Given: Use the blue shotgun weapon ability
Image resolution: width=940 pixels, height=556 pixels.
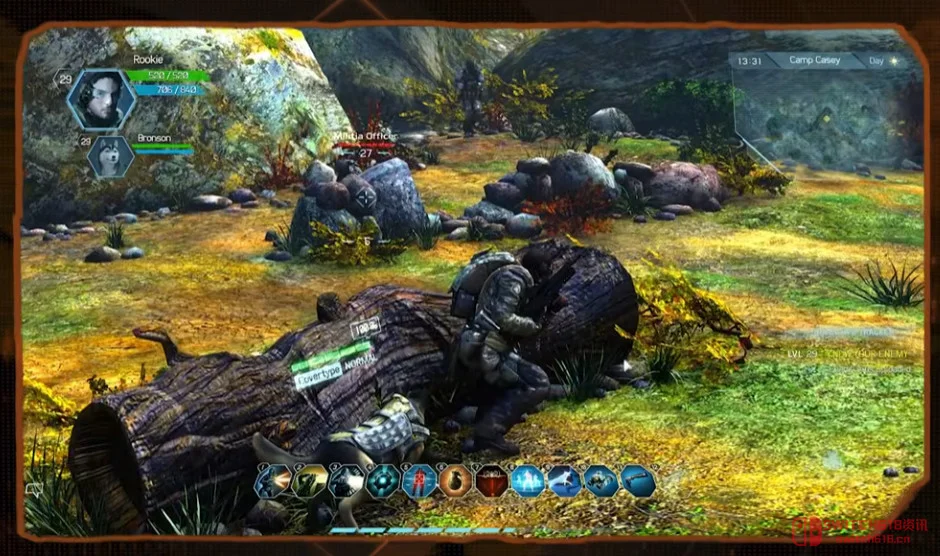Looking at the screenshot, I should point(638,482).
